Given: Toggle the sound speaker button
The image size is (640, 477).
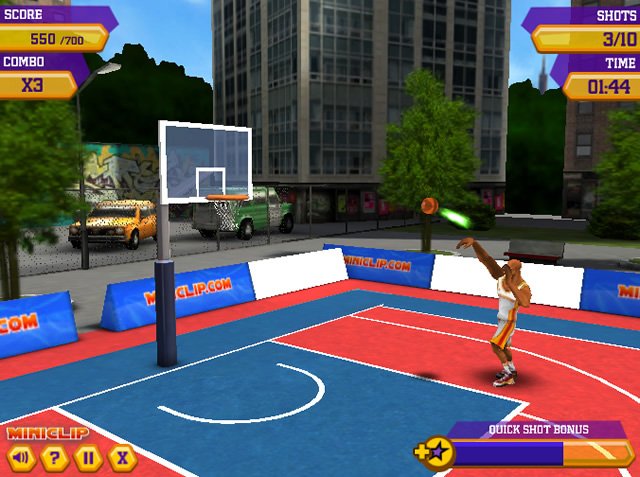Looking at the screenshot, I should coord(22,459).
